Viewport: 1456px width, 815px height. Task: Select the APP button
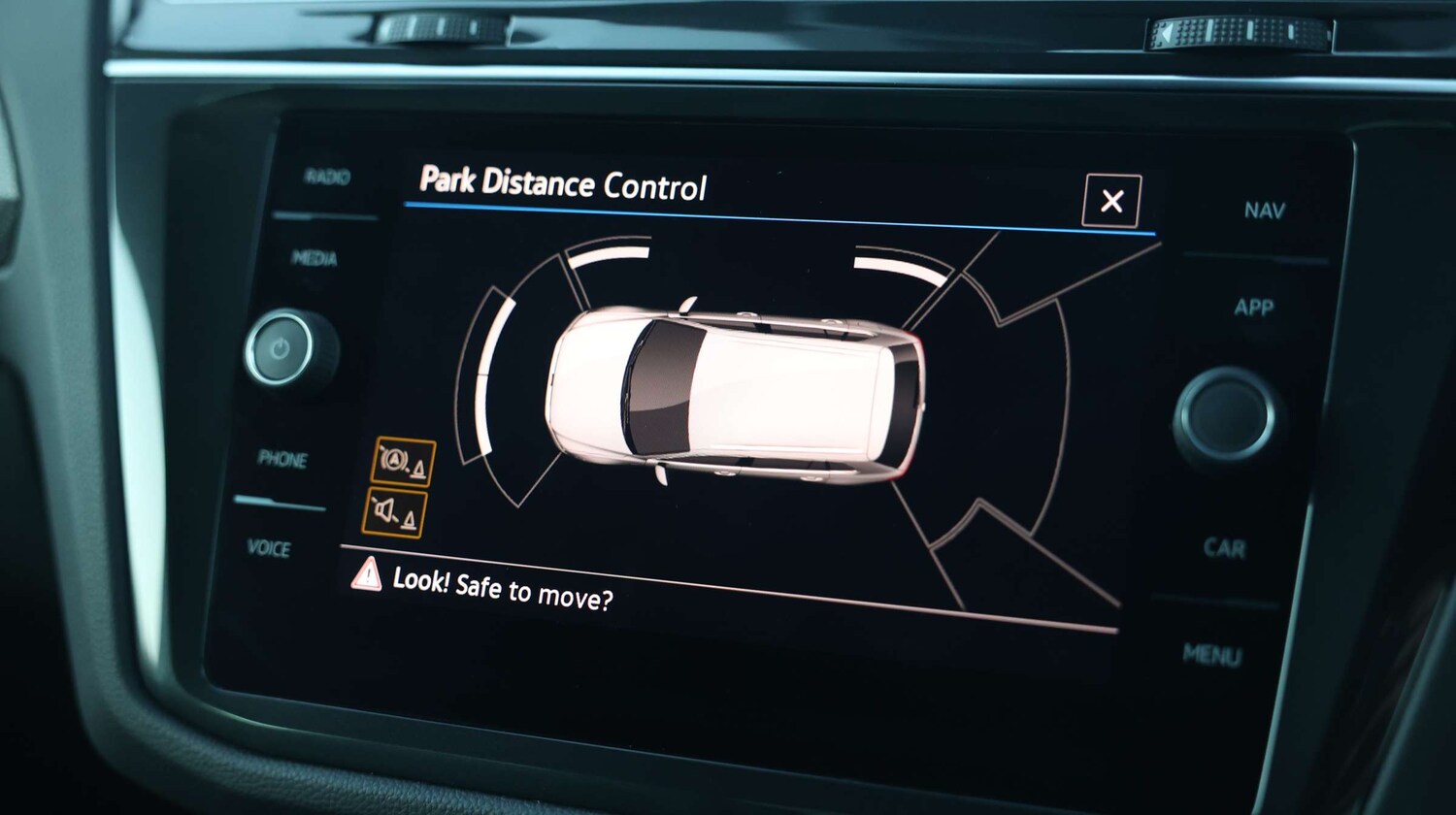[x=1253, y=308]
